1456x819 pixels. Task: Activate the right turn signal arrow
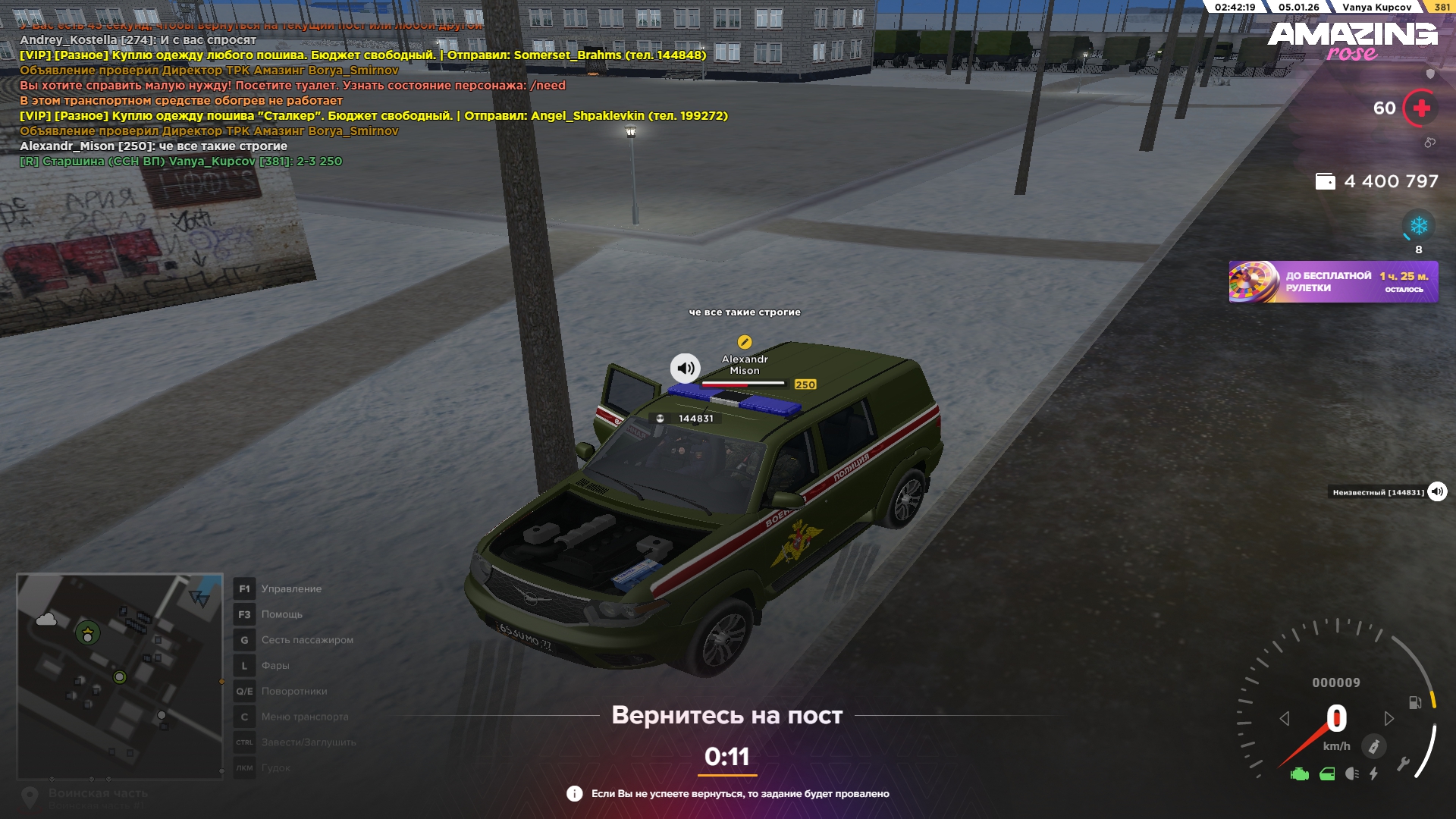1389,718
